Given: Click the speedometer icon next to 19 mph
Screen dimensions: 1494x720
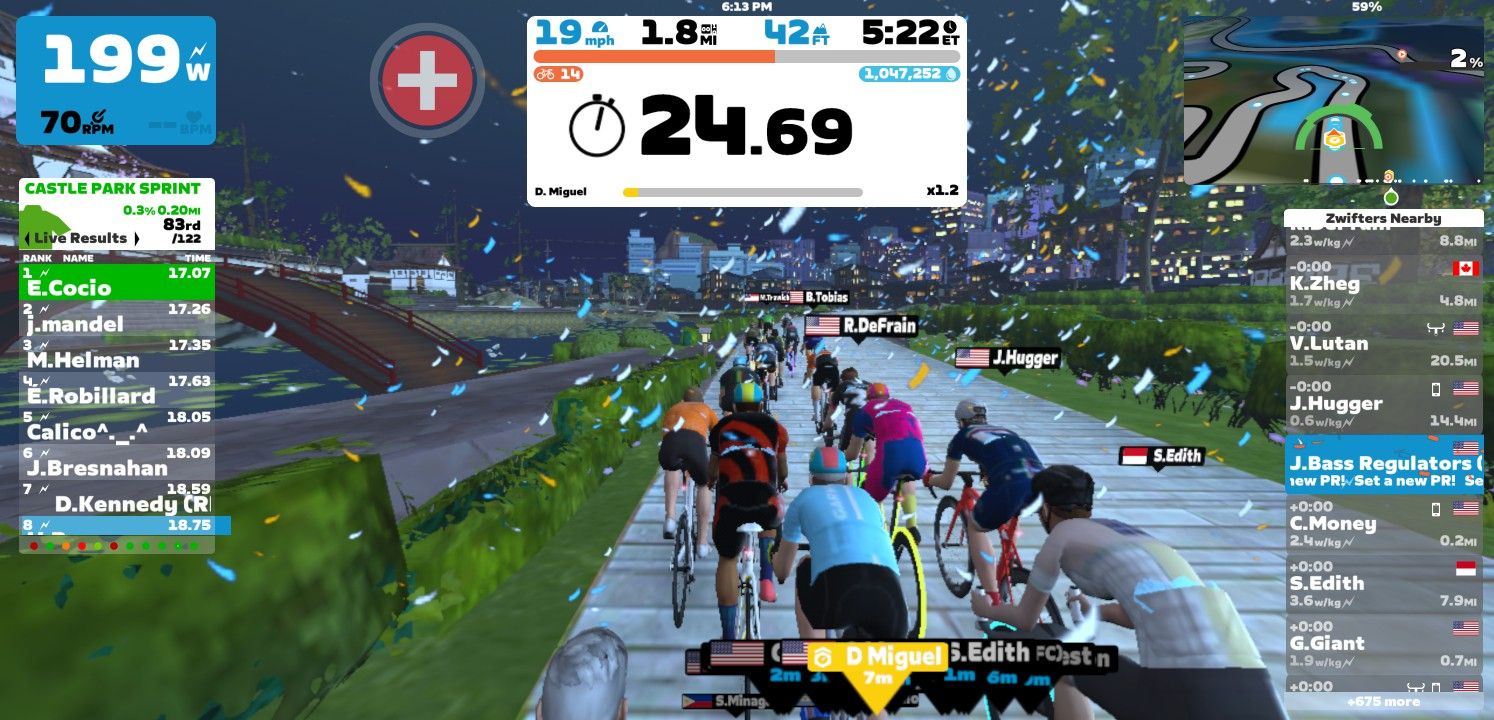Looking at the screenshot, I should 600,31.
